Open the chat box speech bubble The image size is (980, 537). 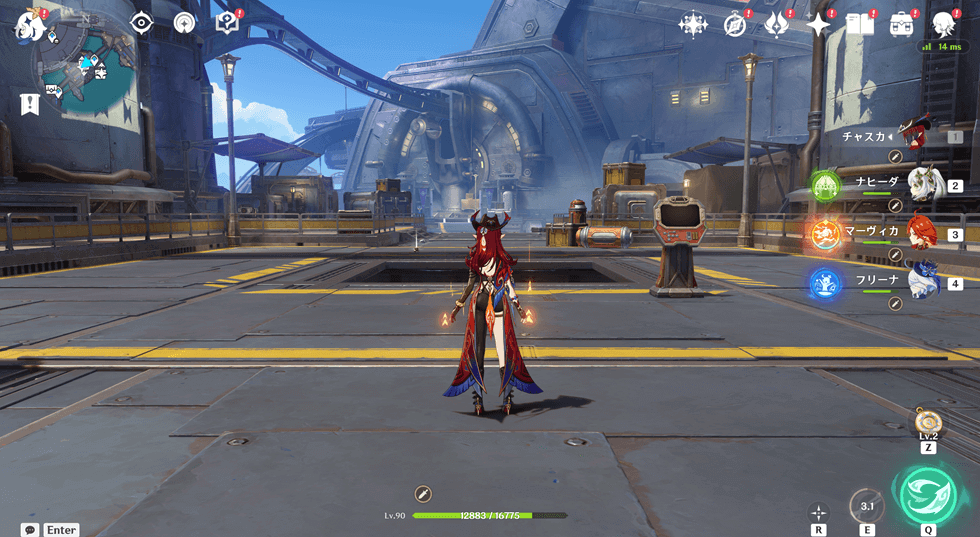click(x=30, y=530)
